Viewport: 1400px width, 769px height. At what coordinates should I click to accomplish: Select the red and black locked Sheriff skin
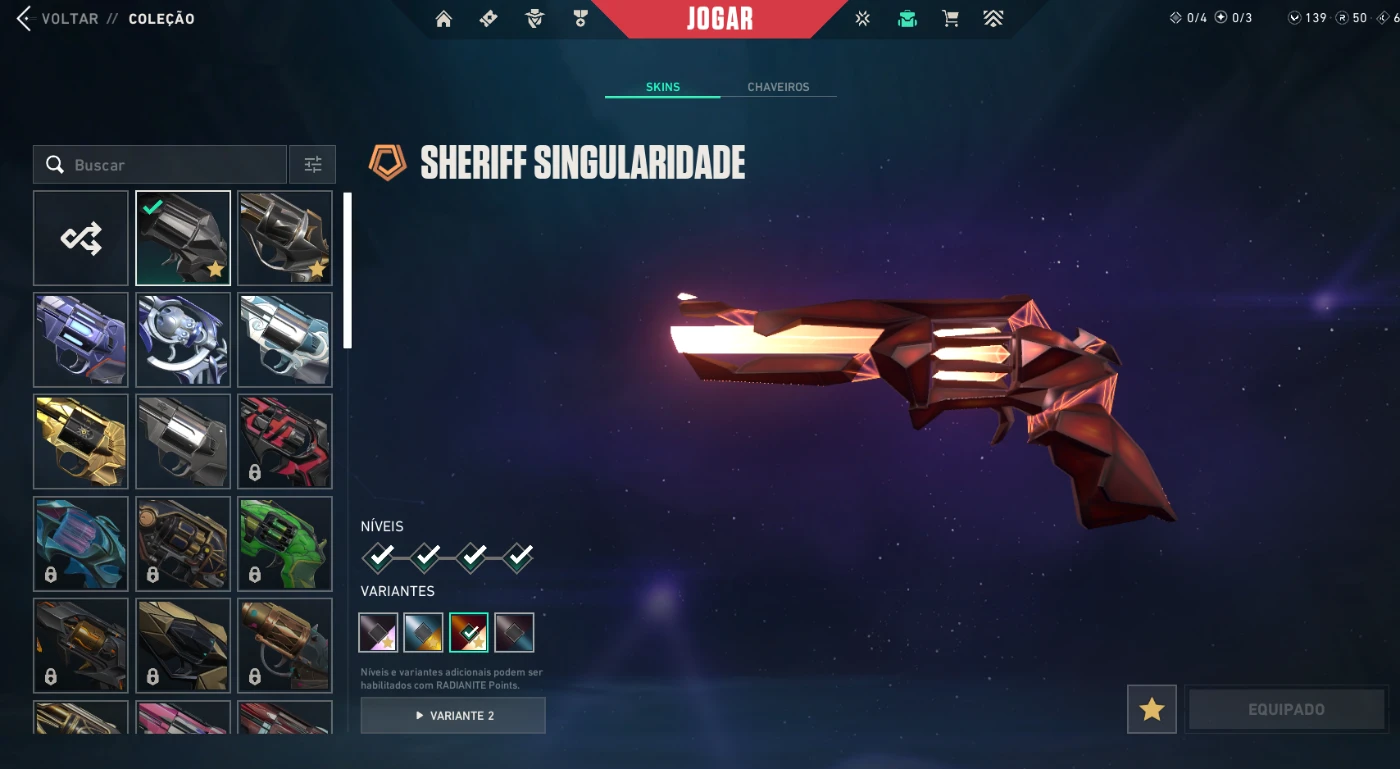point(285,441)
